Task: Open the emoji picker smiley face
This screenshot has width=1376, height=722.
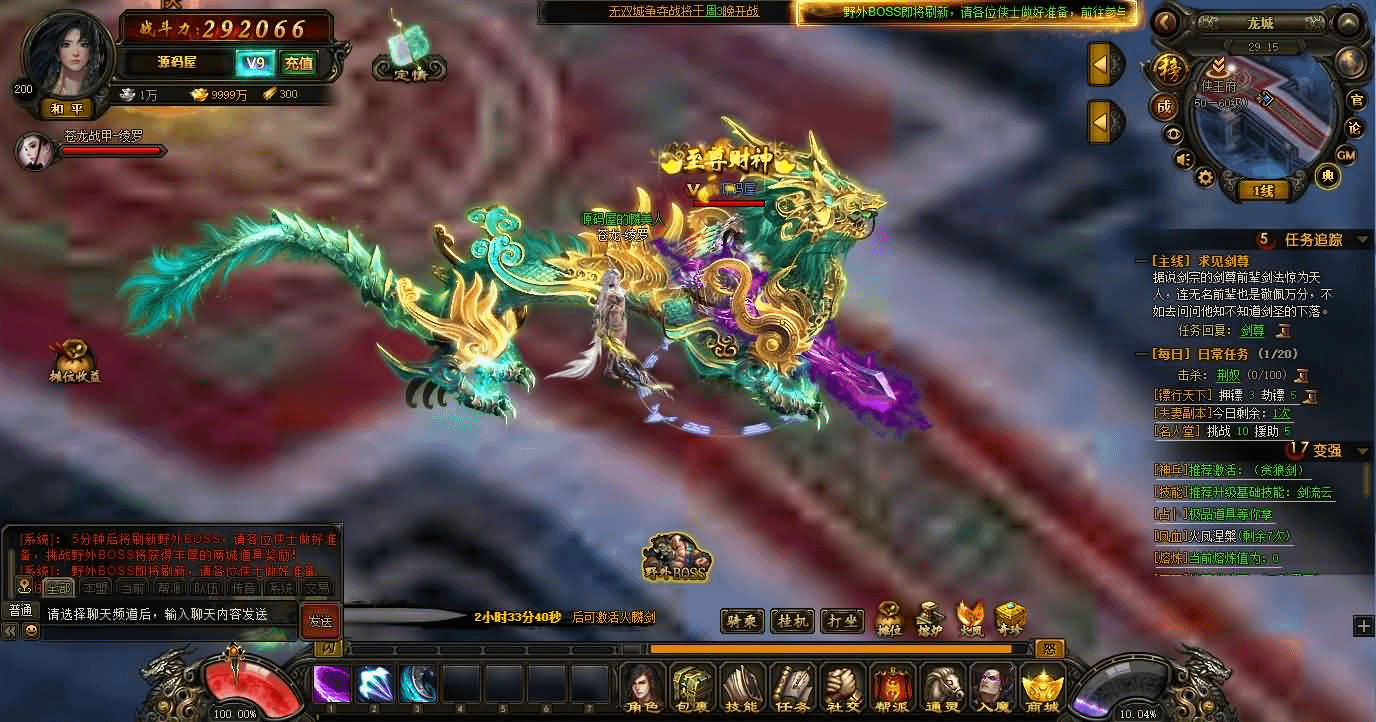Action: 31,631
